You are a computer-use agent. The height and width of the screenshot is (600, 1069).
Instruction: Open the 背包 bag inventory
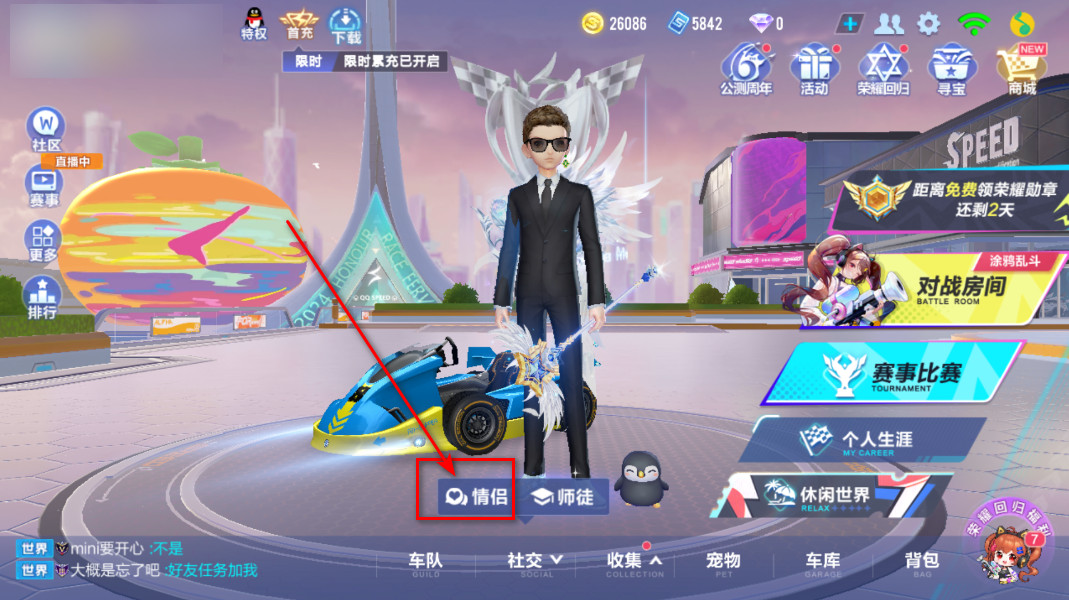[921, 562]
